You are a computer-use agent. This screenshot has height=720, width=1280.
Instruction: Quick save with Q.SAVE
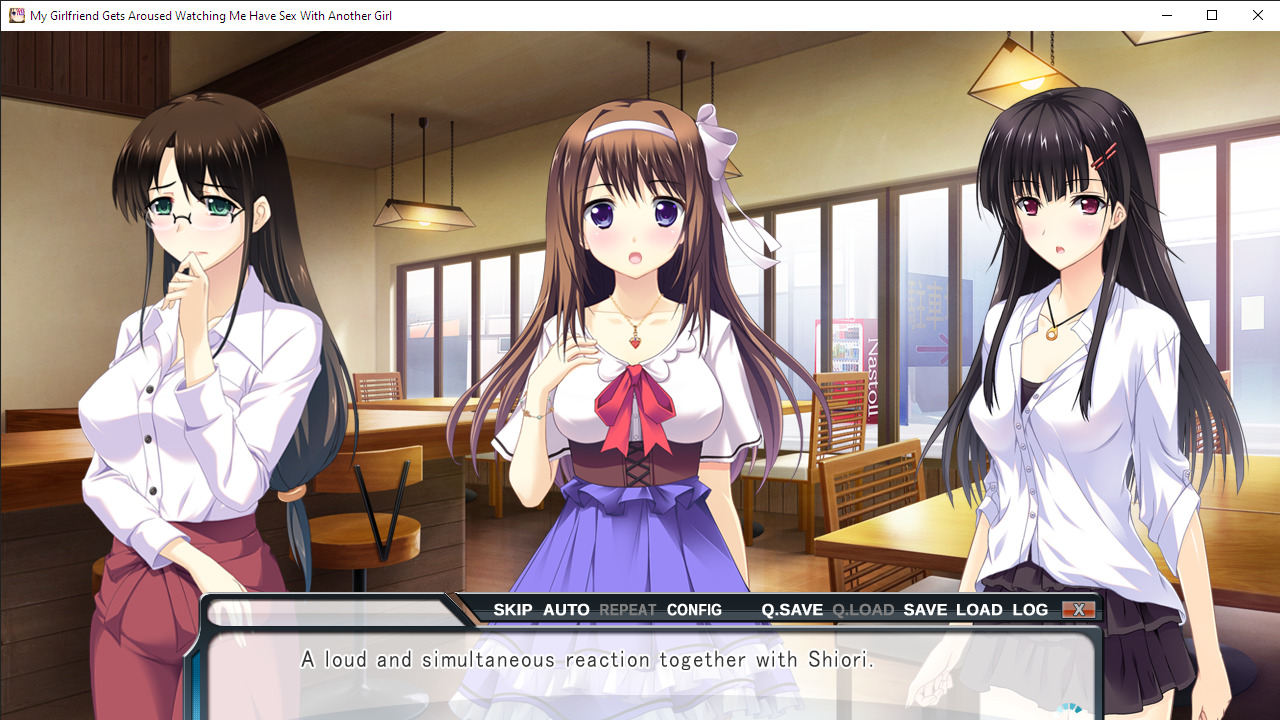[x=792, y=610]
